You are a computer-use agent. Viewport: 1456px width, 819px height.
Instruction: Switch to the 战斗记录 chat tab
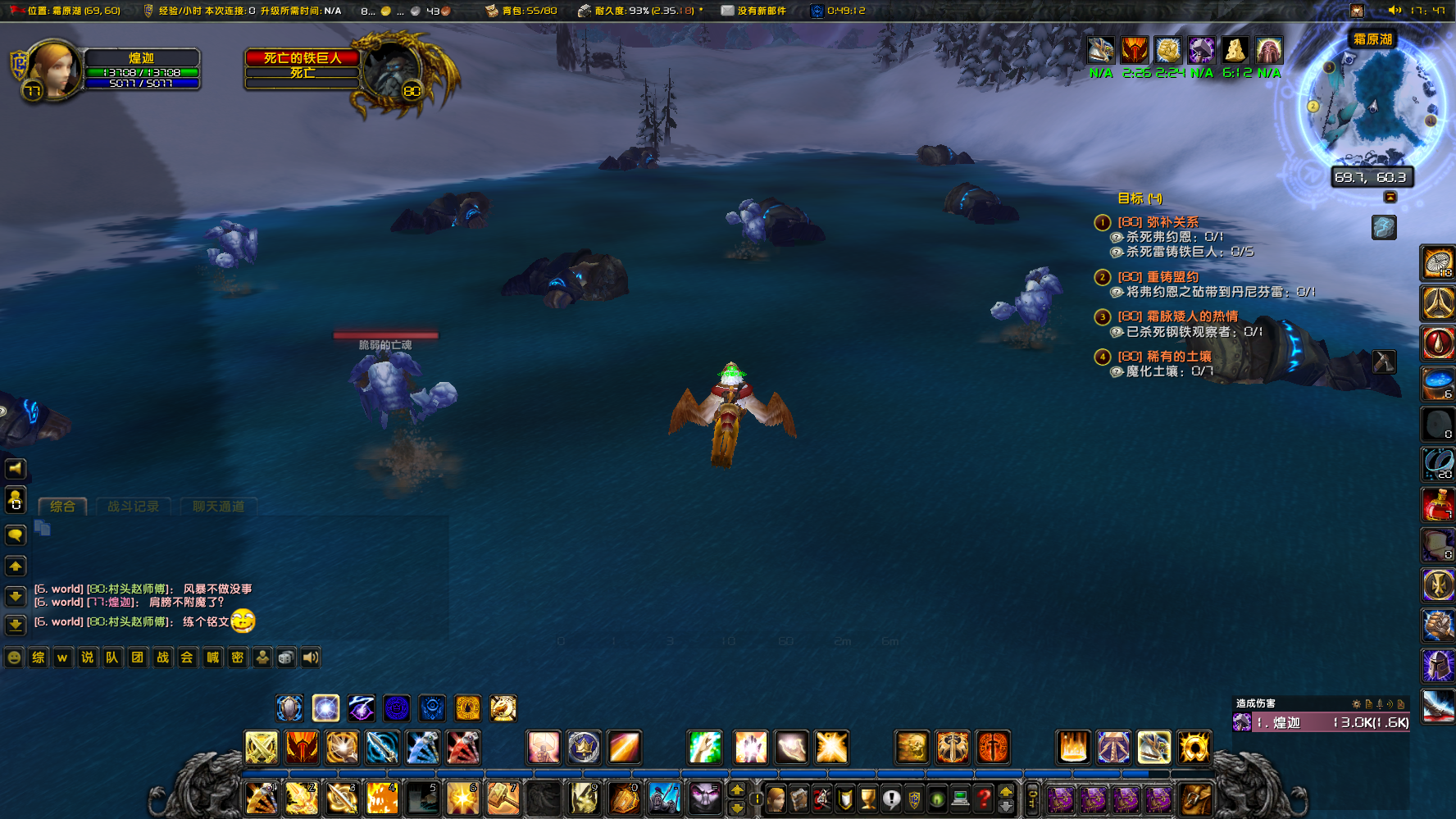point(133,506)
